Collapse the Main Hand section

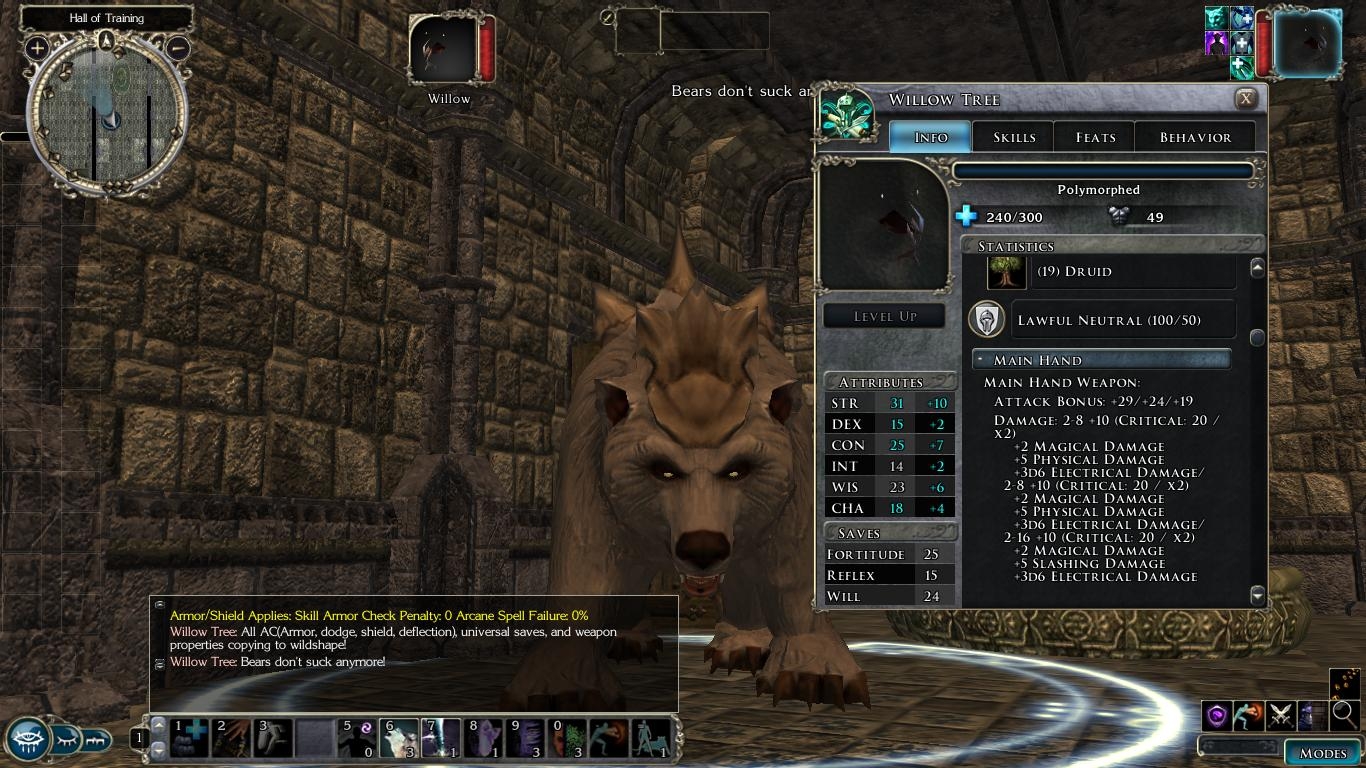982,360
